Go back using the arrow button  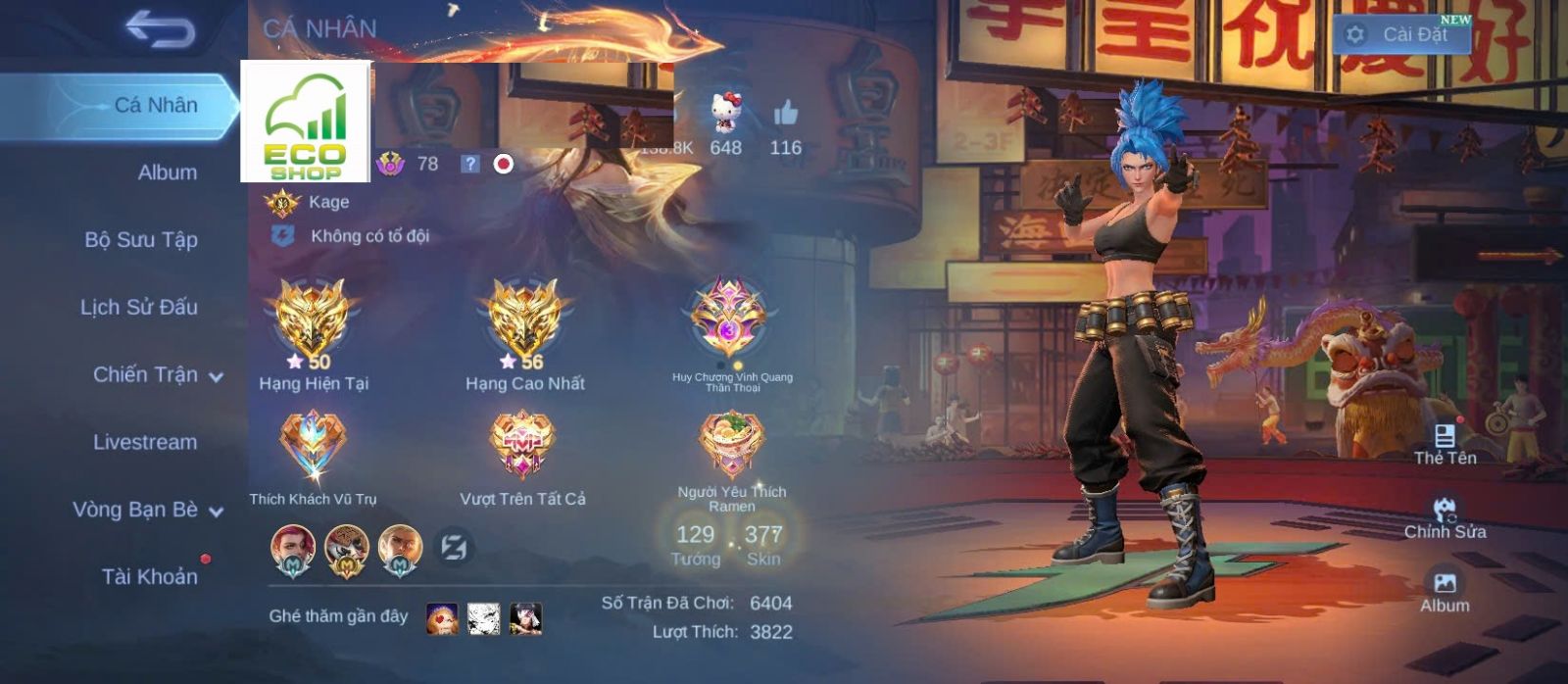160,30
